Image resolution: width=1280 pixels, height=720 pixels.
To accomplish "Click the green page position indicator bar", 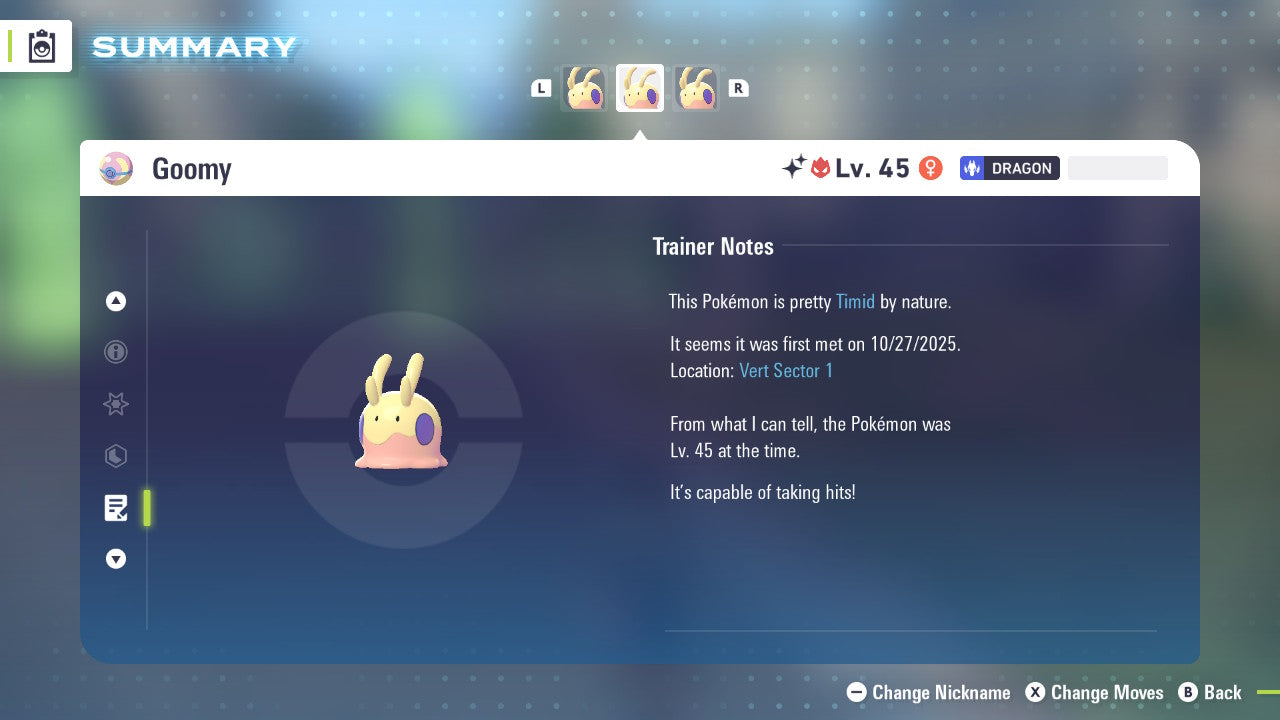I will tap(147, 508).
